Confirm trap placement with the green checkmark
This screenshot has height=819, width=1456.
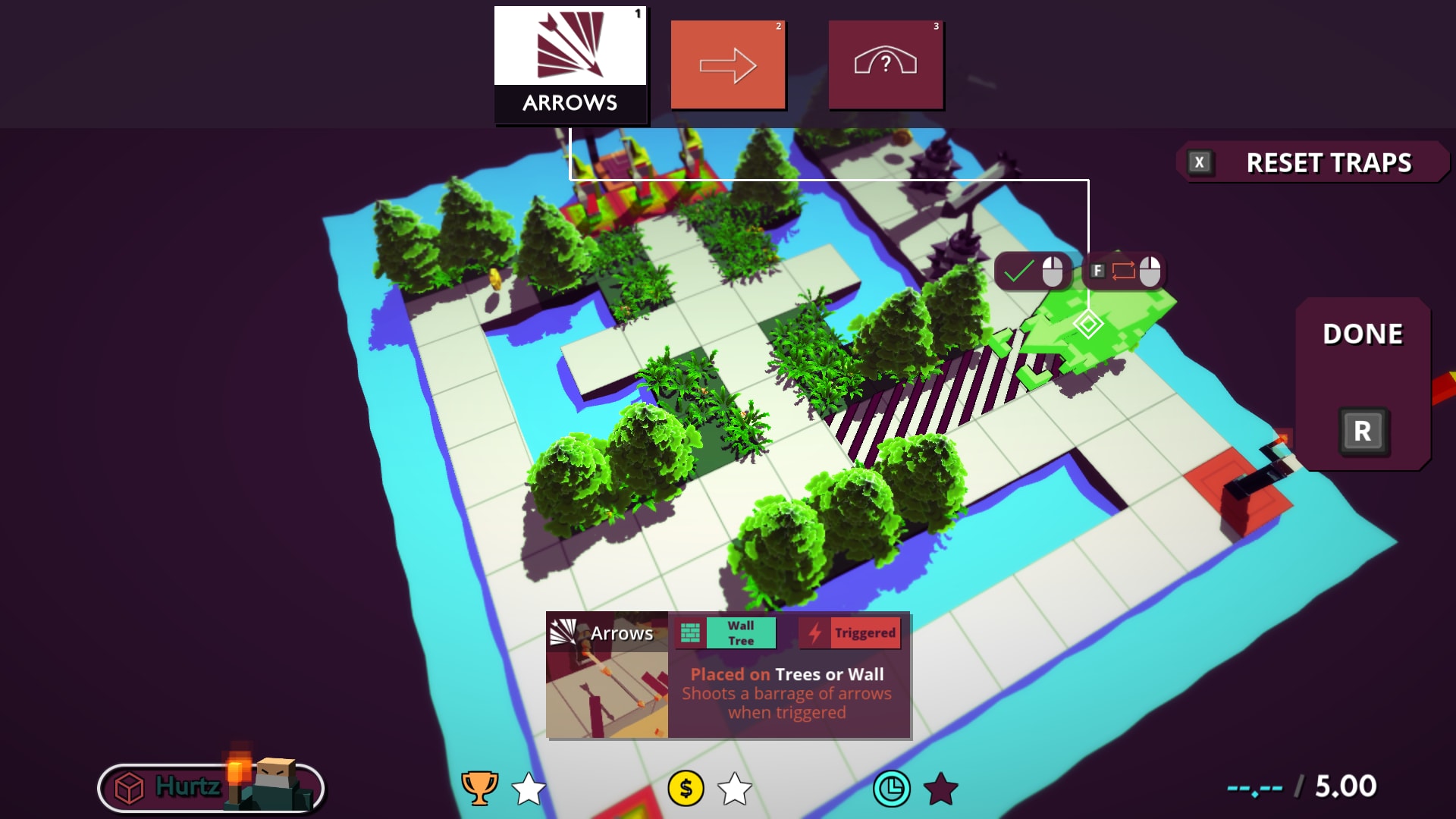click(1020, 271)
